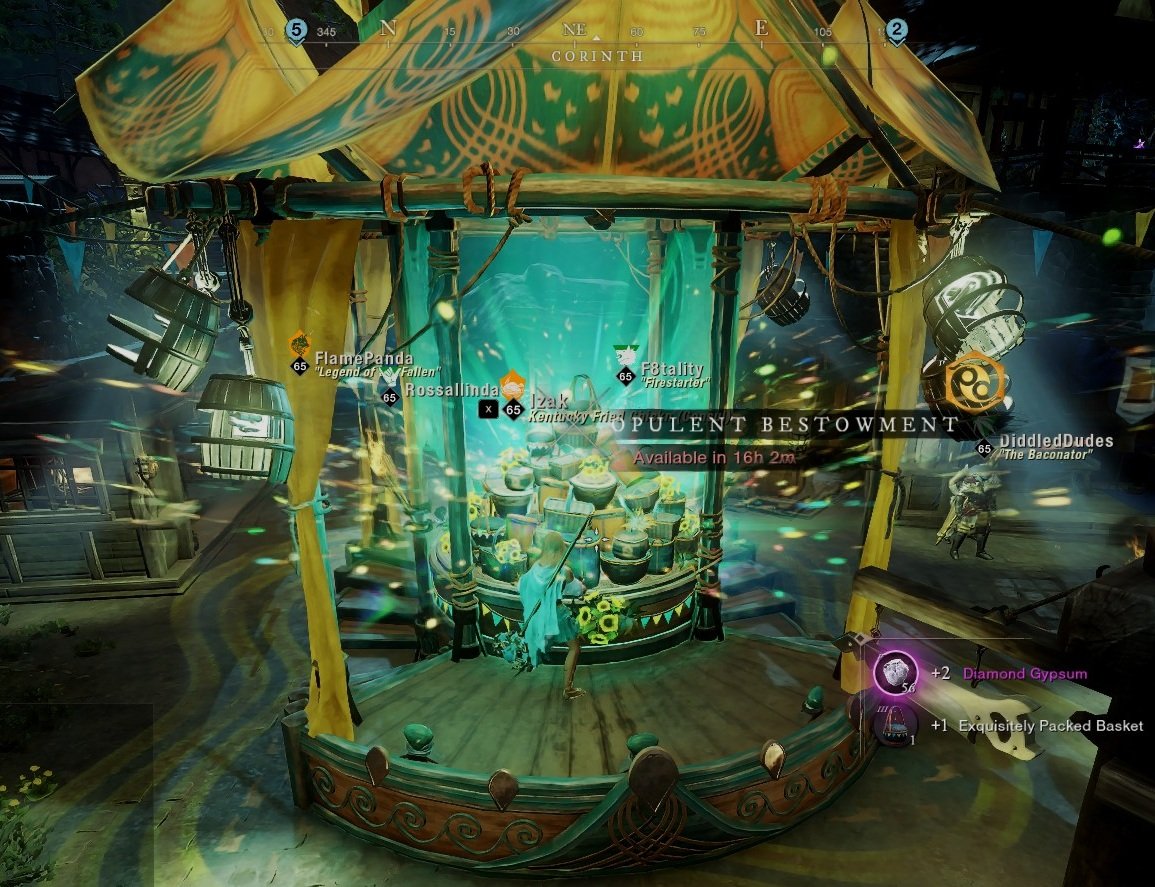Click the compass marker numbered 5

click(295, 29)
